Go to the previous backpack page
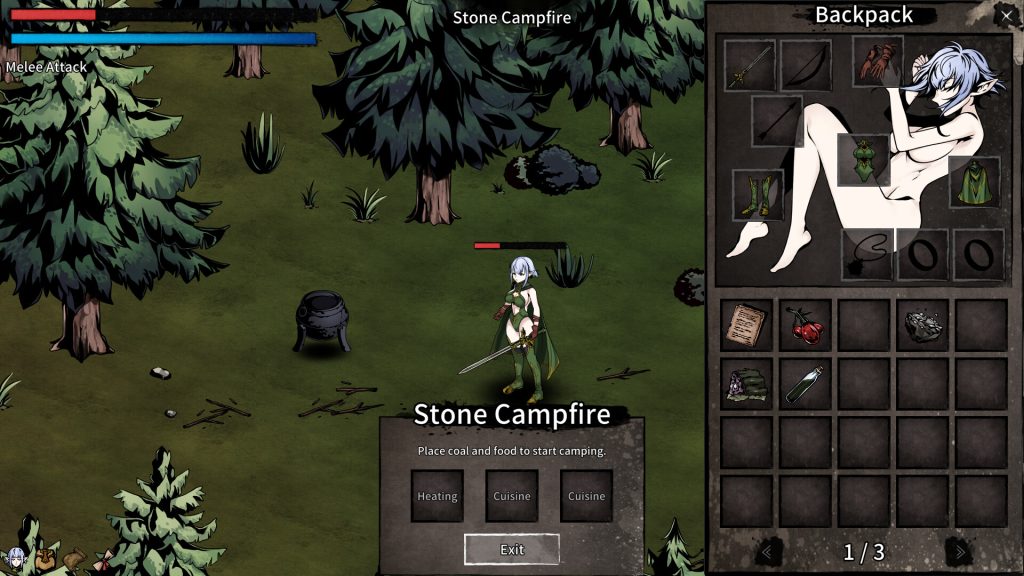Image resolution: width=1024 pixels, height=576 pixels. (768, 551)
